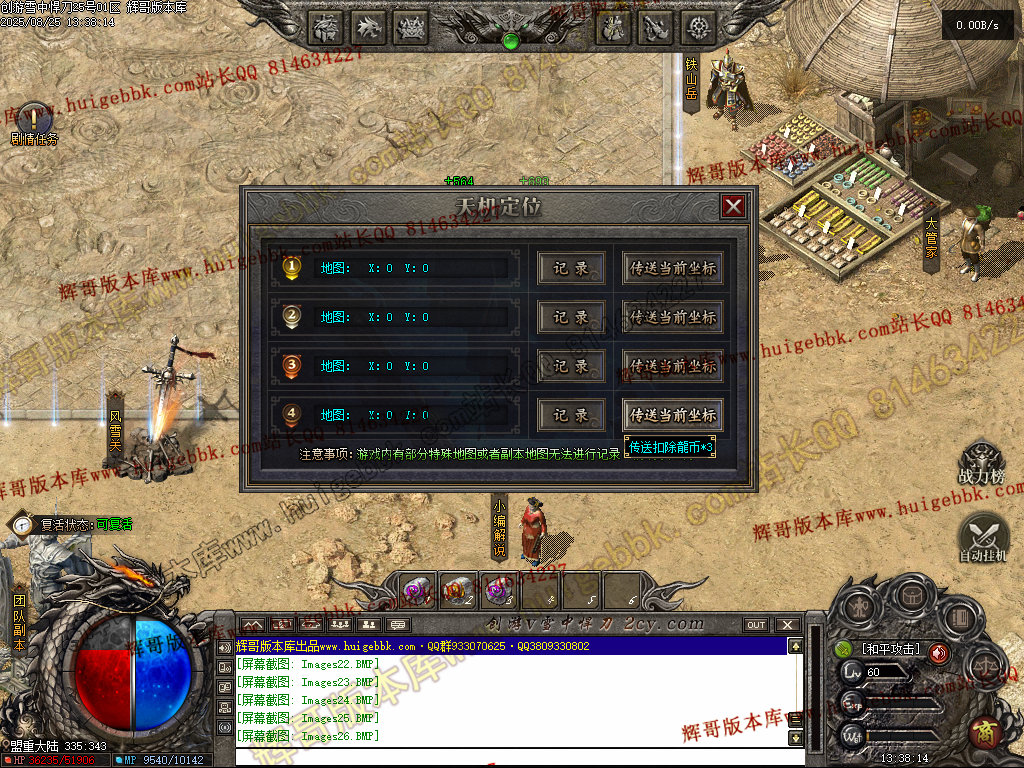Click the red sound speaker icon

939,653
